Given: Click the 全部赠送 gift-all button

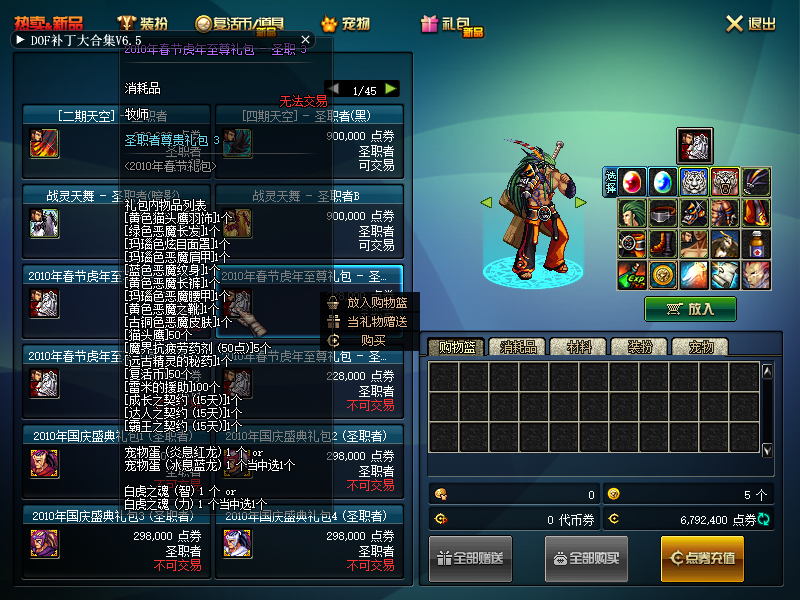Looking at the screenshot, I should [x=470, y=558].
